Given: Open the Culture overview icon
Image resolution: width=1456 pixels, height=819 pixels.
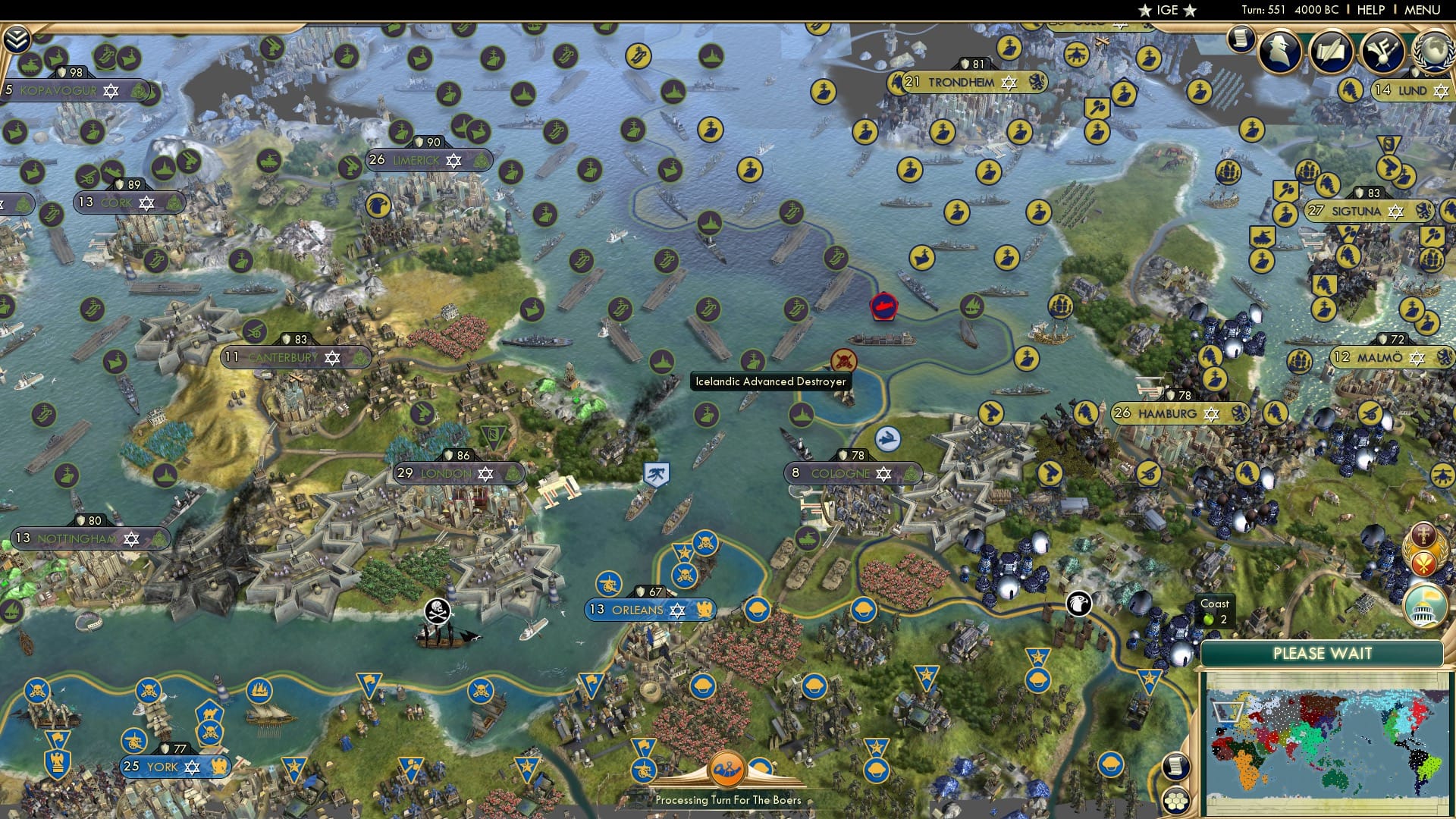Looking at the screenshot, I should tap(1382, 52).
